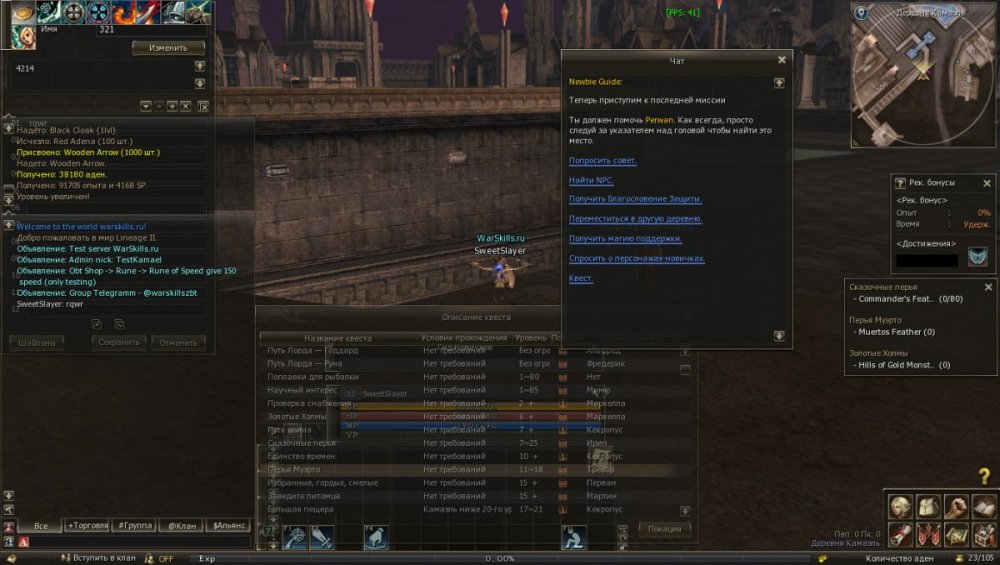
Task: Click the 'Попросить совет' dialogue link
Action: point(603,161)
